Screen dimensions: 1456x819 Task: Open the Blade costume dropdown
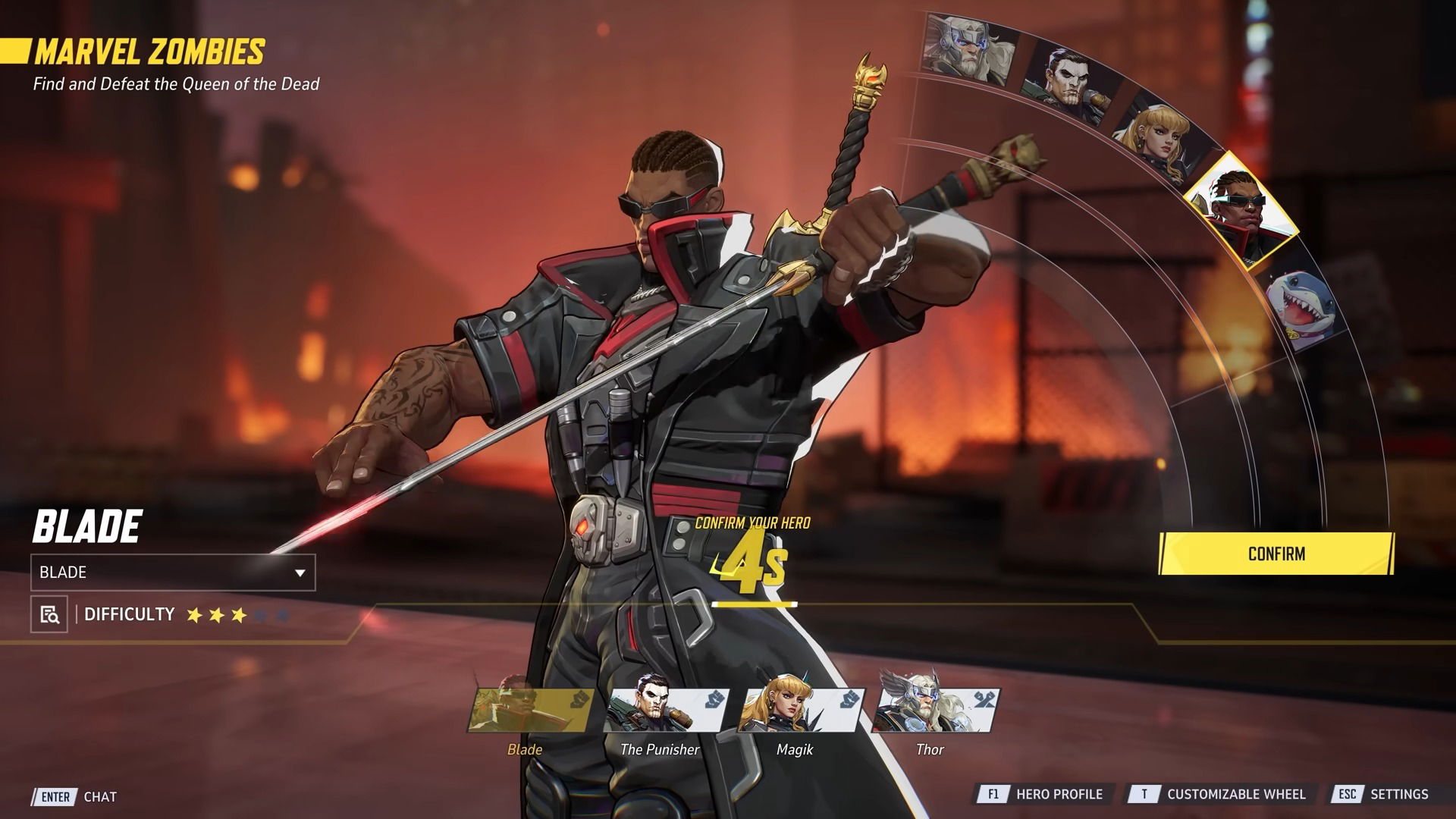tap(173, 573)
